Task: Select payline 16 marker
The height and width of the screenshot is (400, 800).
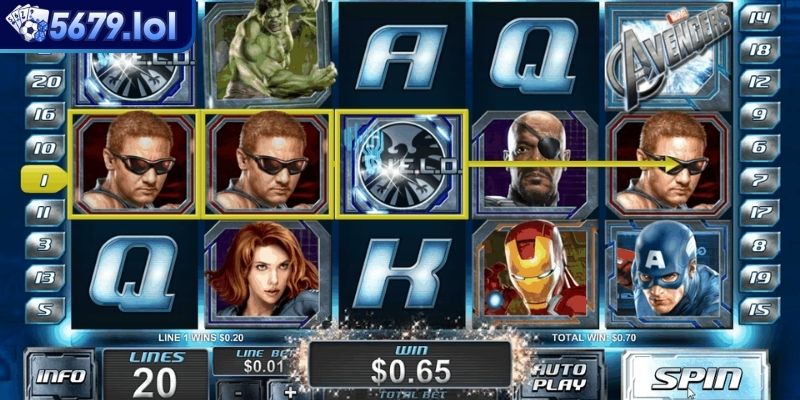Action: click(x=43, y=115)
